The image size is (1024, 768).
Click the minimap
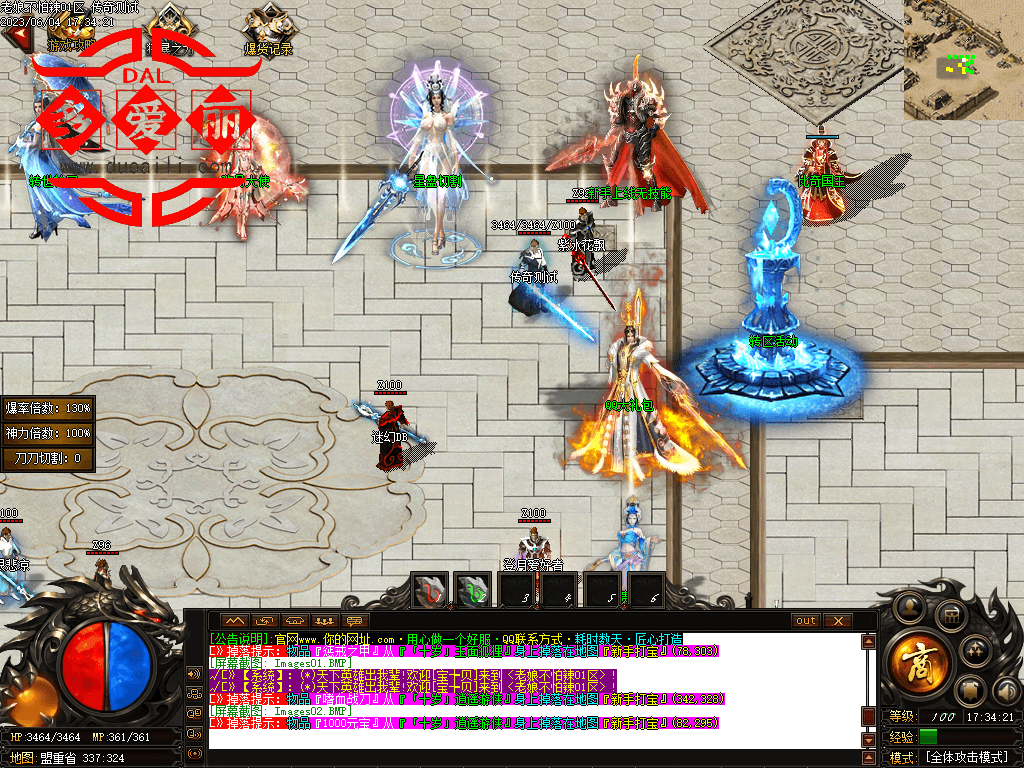[x=963, y=60]
